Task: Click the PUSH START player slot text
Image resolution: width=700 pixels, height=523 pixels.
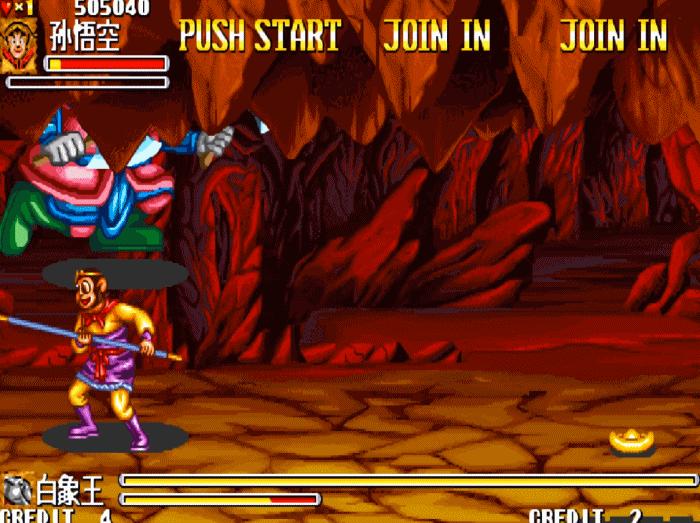Action: pos(260,36)
